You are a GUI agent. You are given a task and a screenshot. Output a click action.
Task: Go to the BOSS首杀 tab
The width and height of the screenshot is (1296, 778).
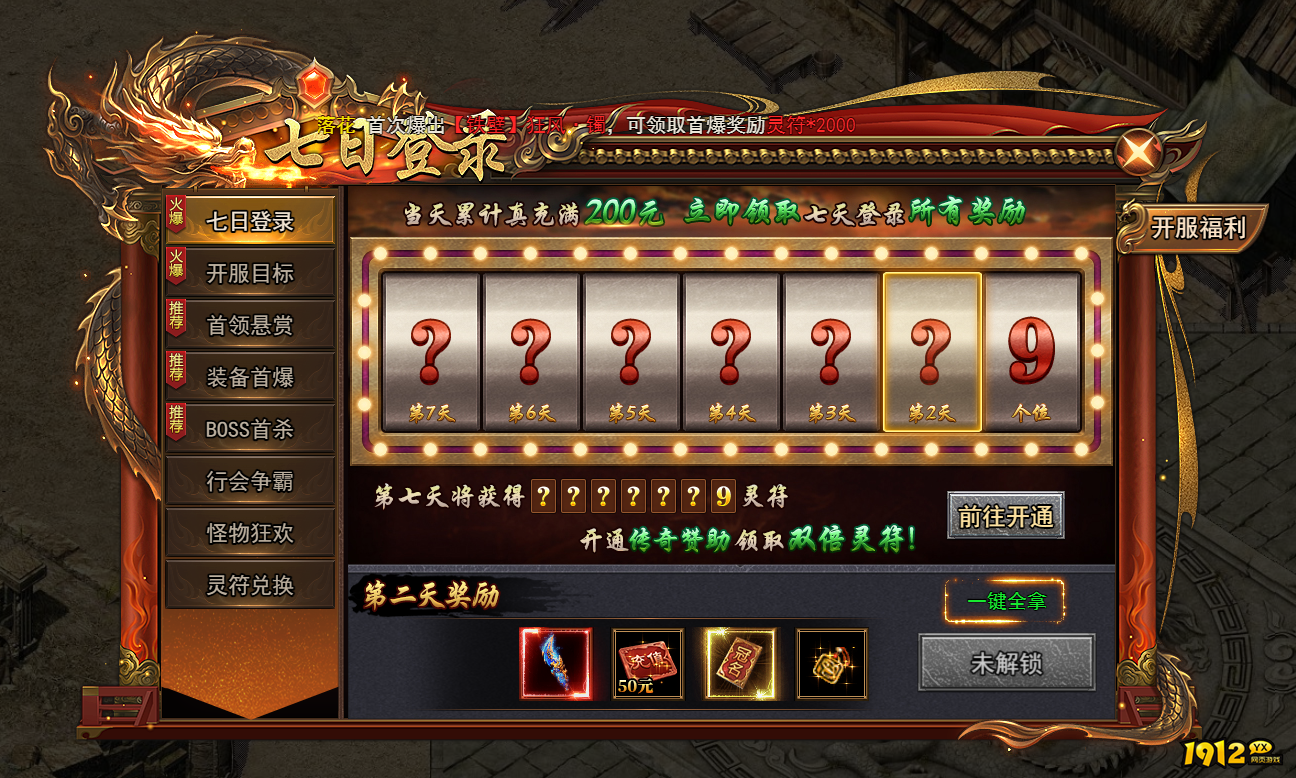[250, 429]
